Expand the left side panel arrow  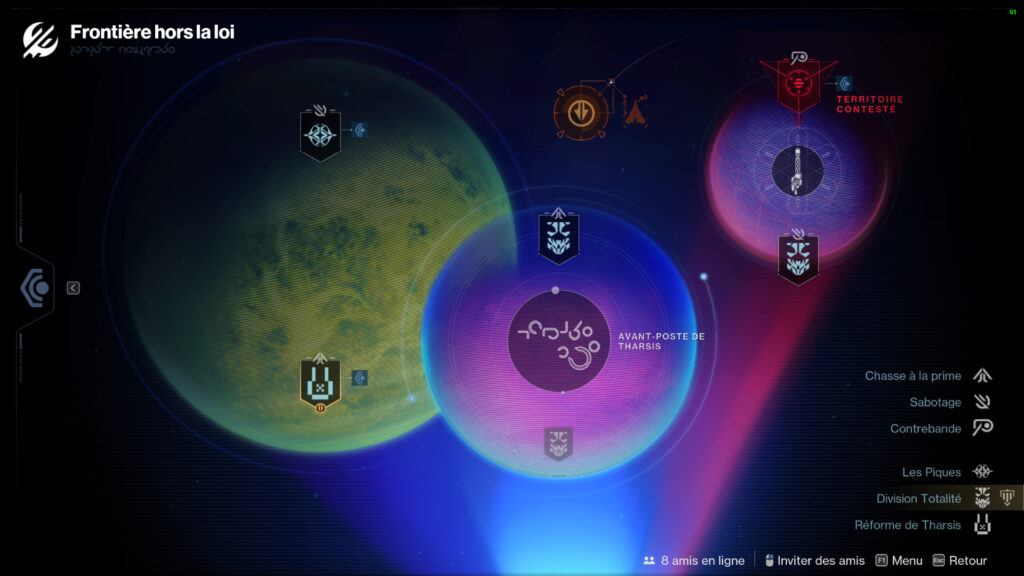pos(73,288)
